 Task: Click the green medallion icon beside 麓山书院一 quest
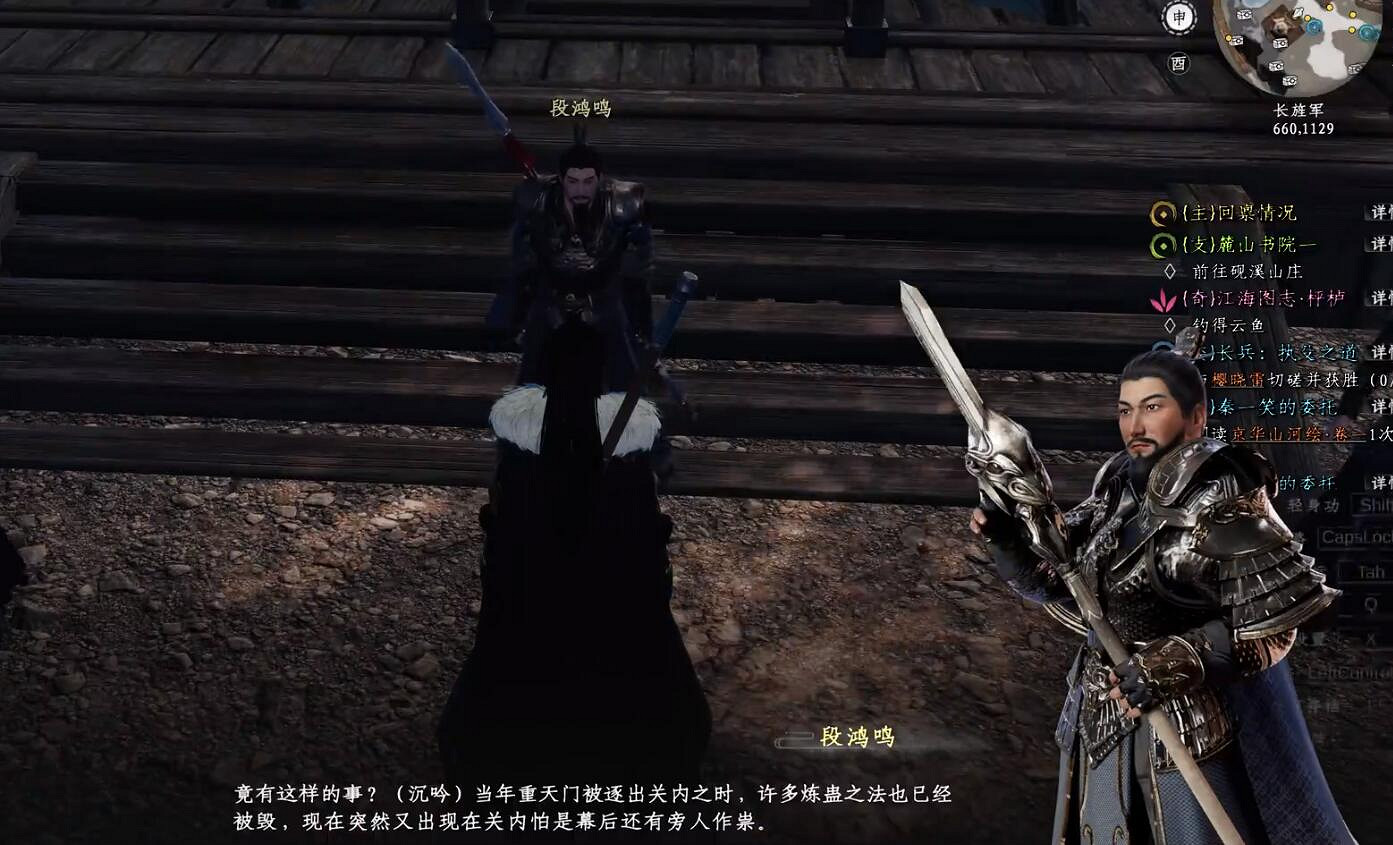(1165, 243)
